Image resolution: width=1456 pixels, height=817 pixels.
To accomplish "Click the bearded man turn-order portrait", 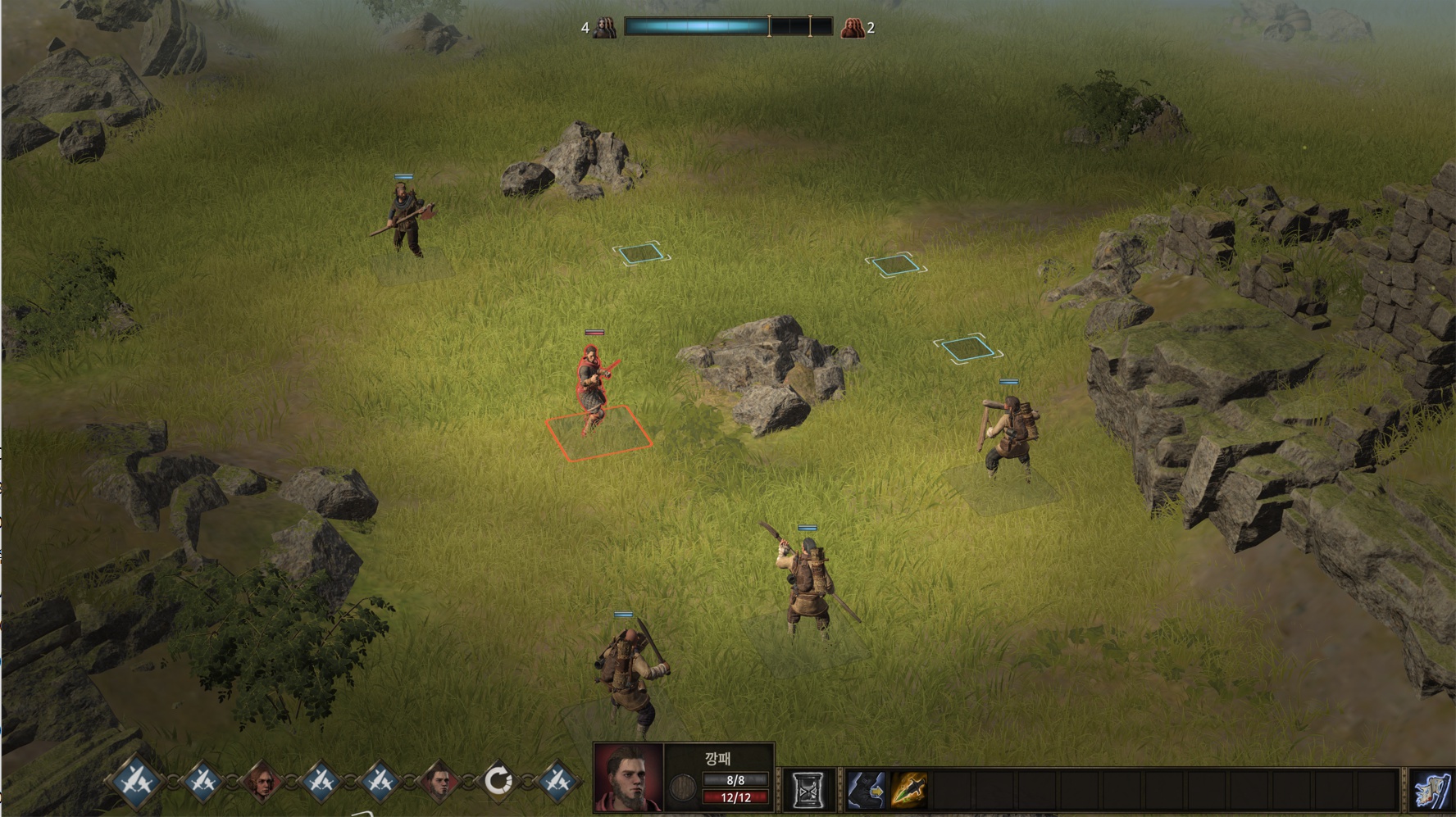I will [x=439, y=783].
